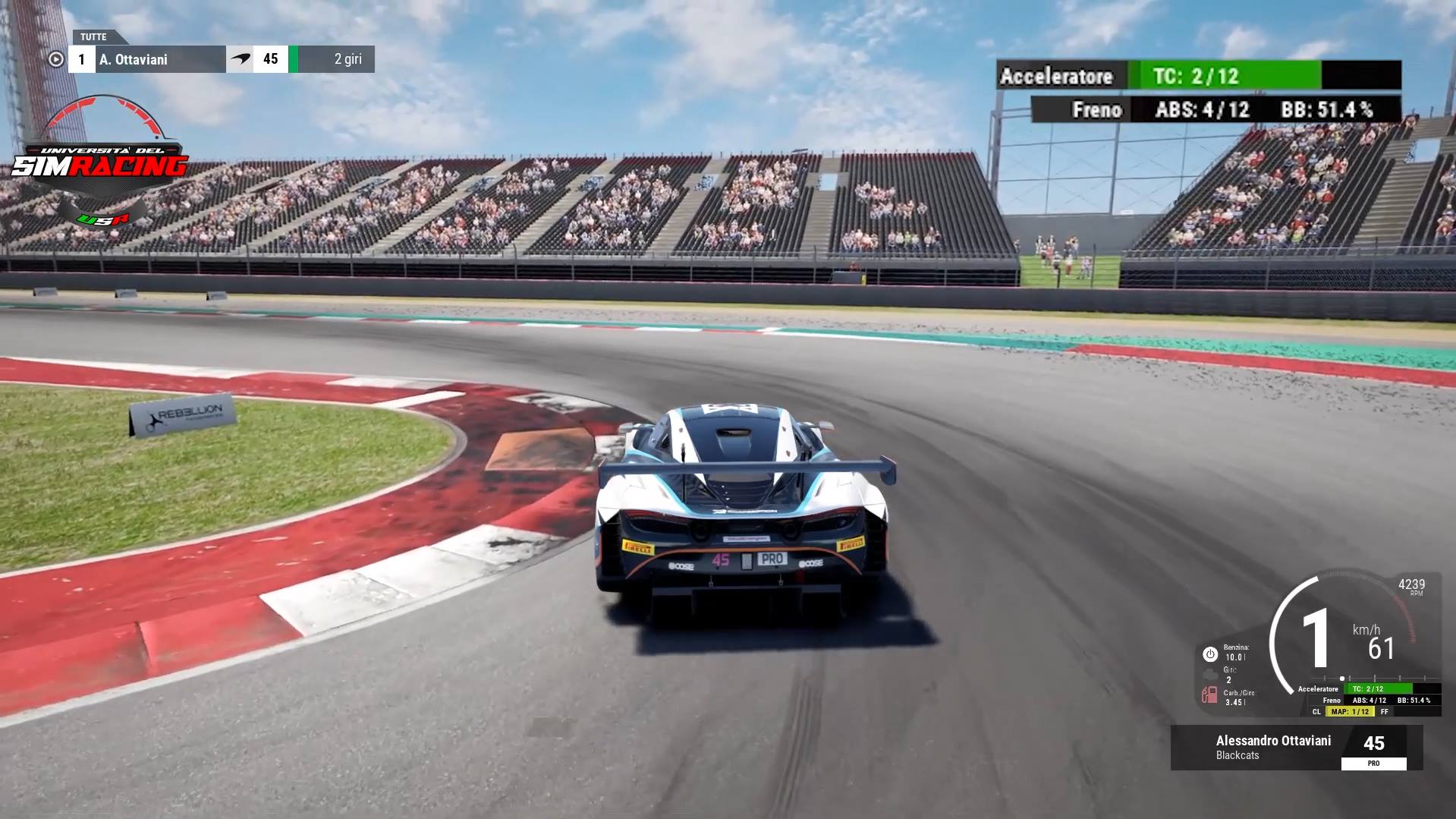Select the TUTTE class filter tab
The width and height of the screenshot is (1456, 819).
point(93,36)
